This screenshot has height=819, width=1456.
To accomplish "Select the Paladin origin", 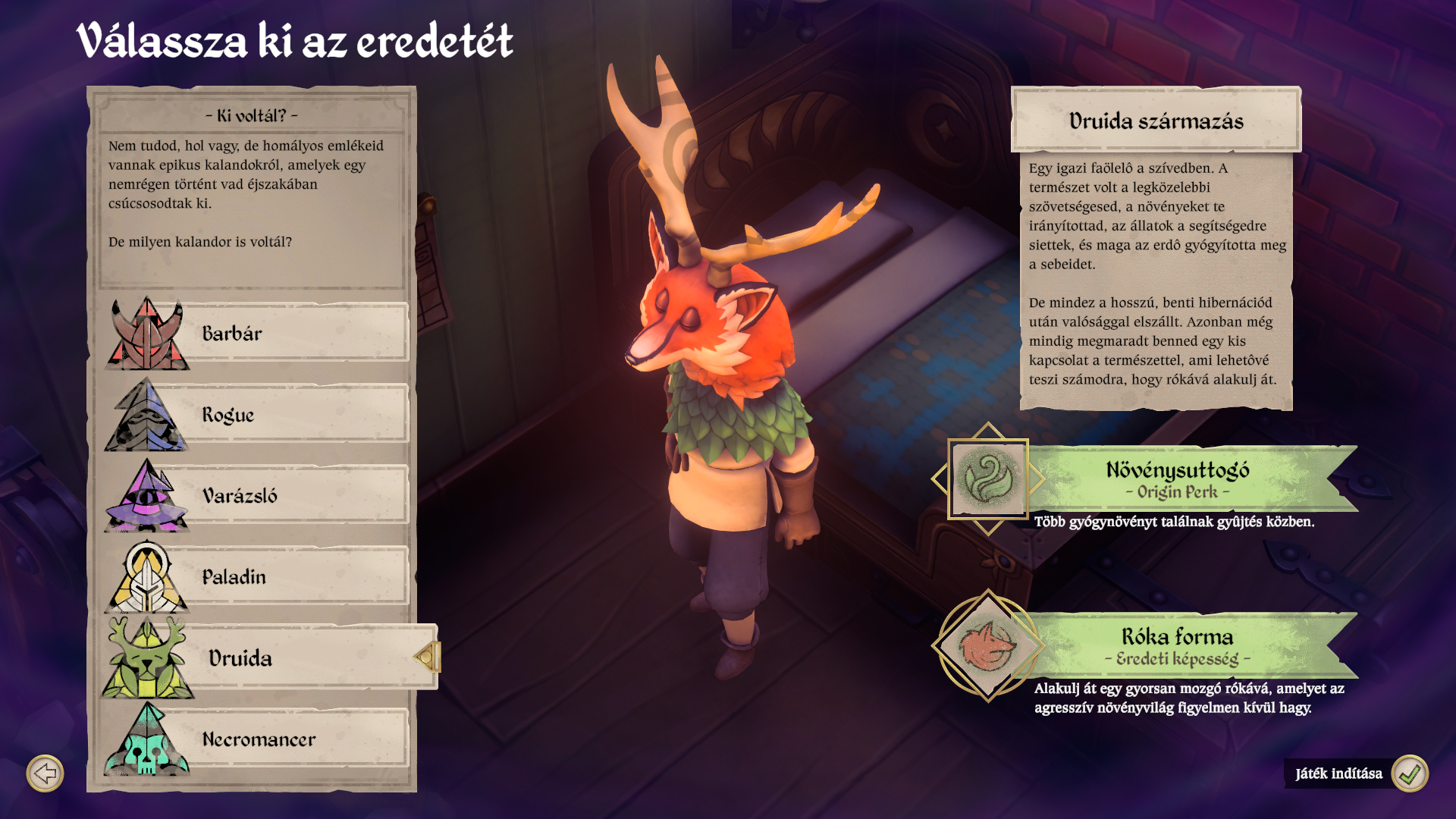I will pos(258,577).
